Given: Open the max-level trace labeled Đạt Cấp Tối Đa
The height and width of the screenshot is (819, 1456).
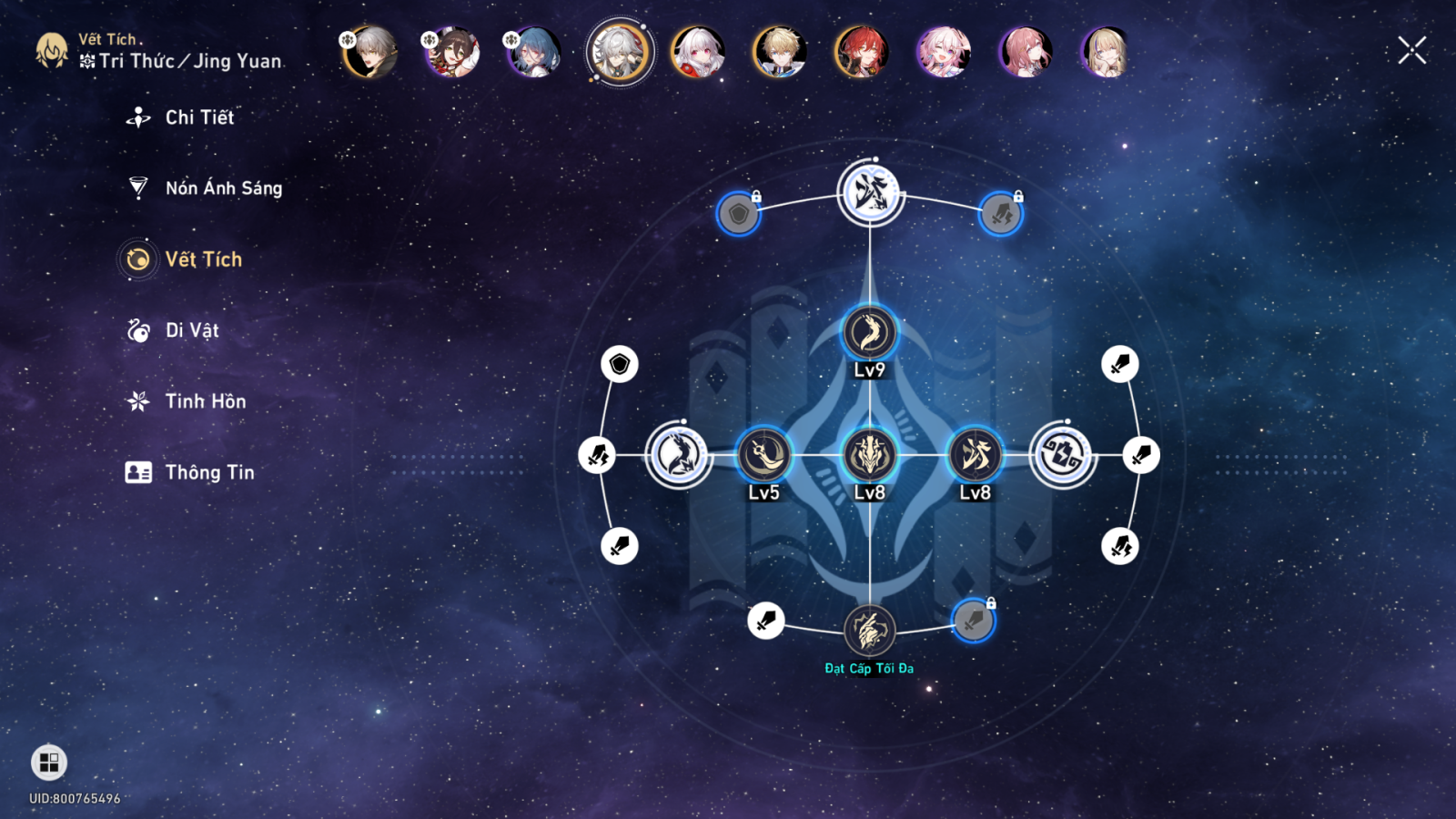Looking at the screenshot, I should (870, 630).
